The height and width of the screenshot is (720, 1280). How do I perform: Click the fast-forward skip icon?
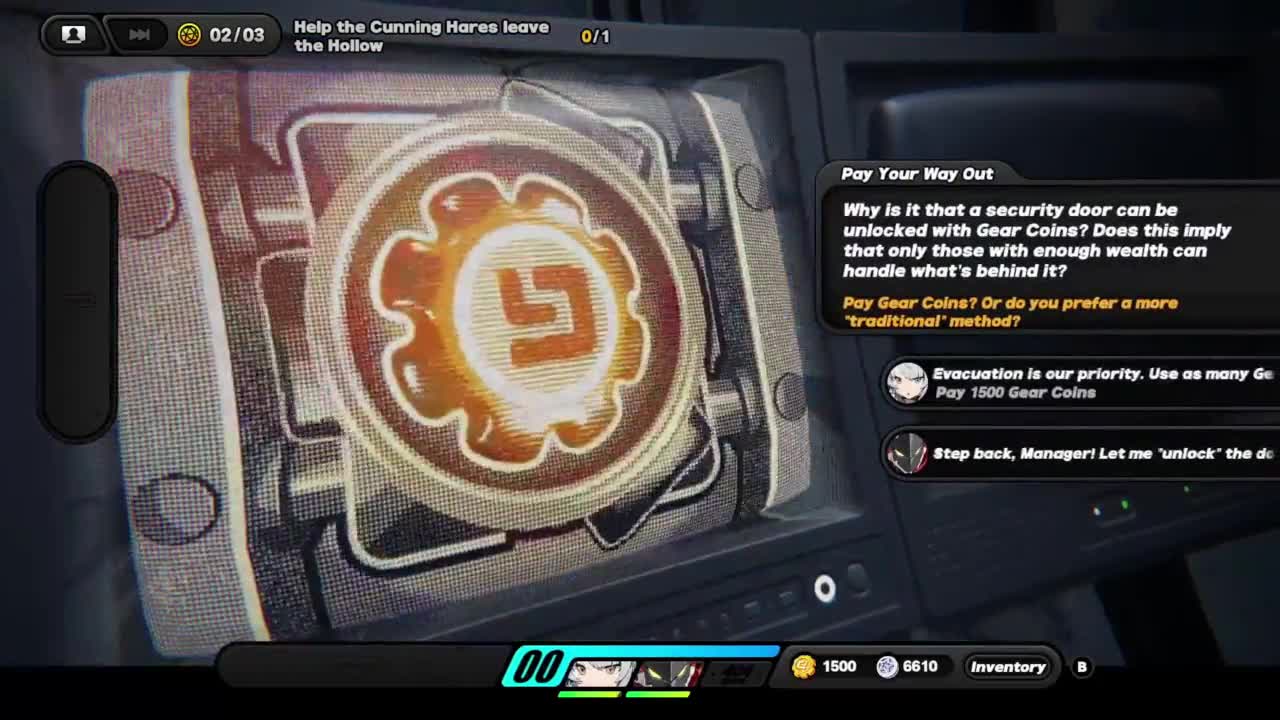coord(139,35)
